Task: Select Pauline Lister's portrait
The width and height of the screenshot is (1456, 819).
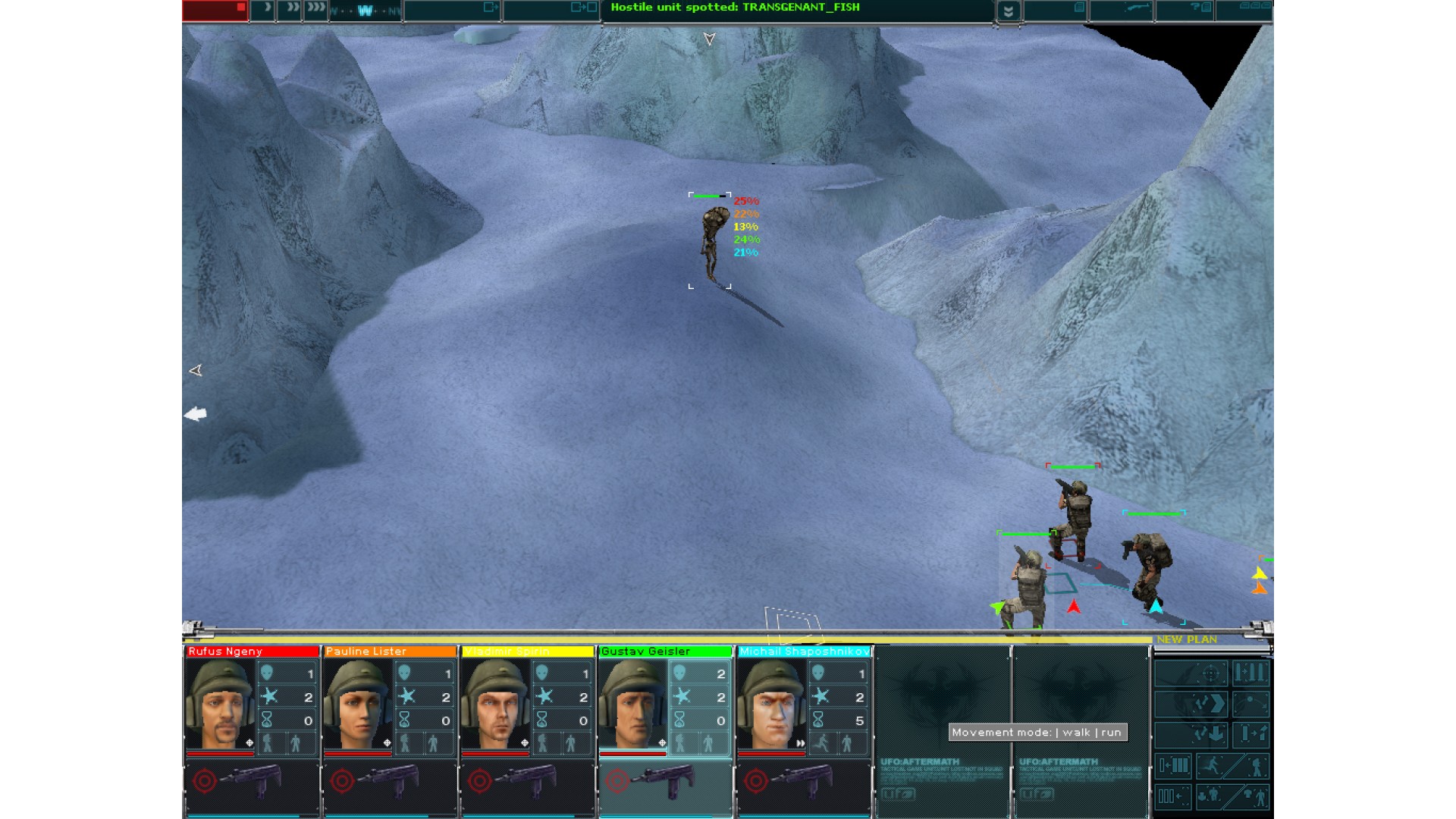Action: coord(357,705)
